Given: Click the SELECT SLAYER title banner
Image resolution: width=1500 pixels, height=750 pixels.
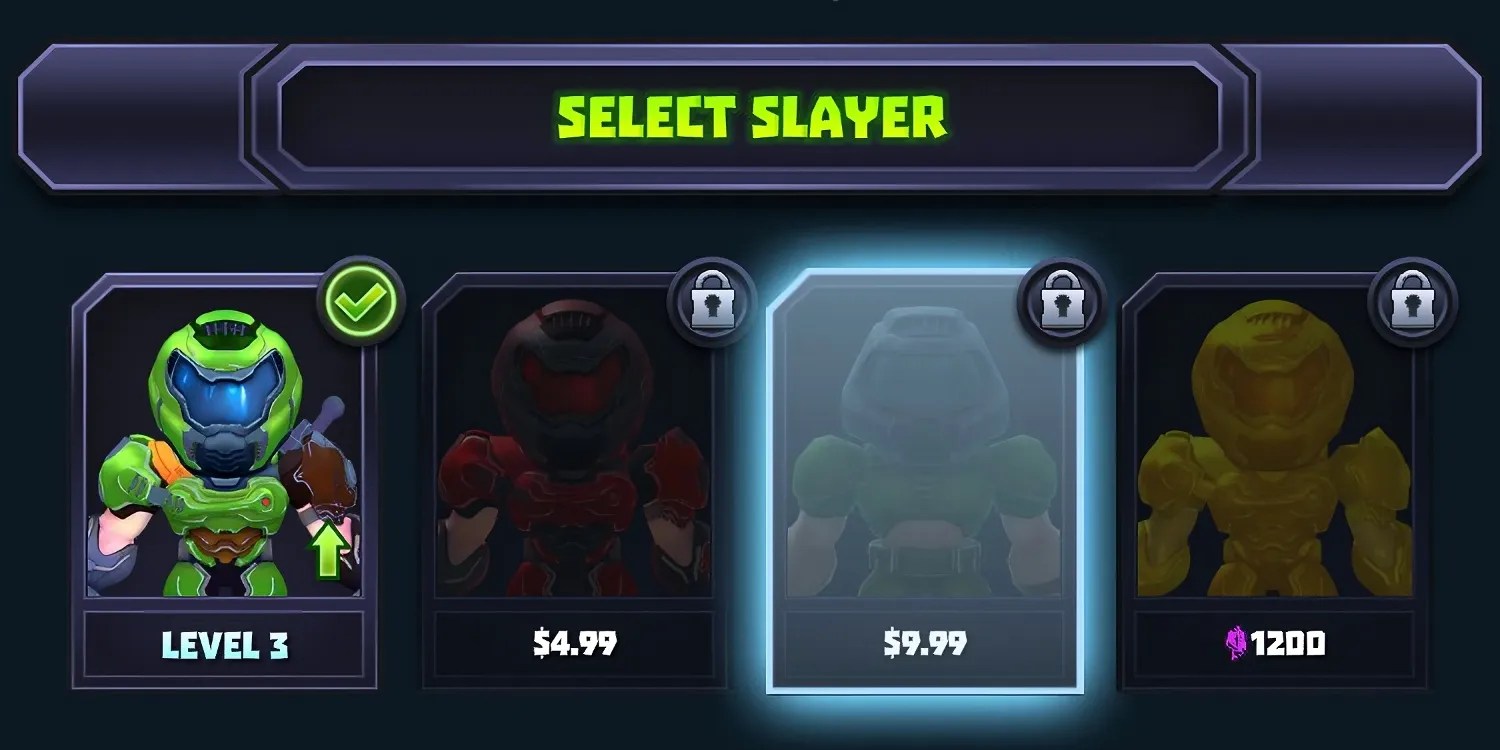Looking at the screenshot, I should coord(750,115).
